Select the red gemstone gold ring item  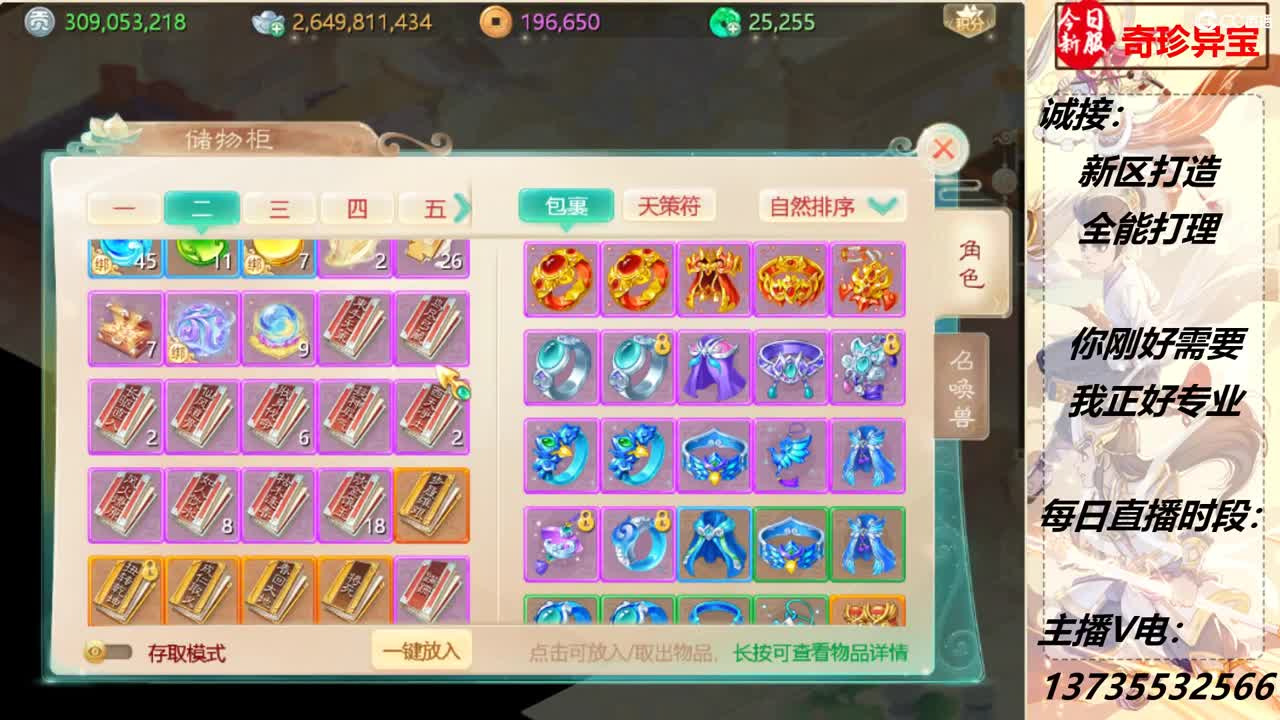point(560,281)
